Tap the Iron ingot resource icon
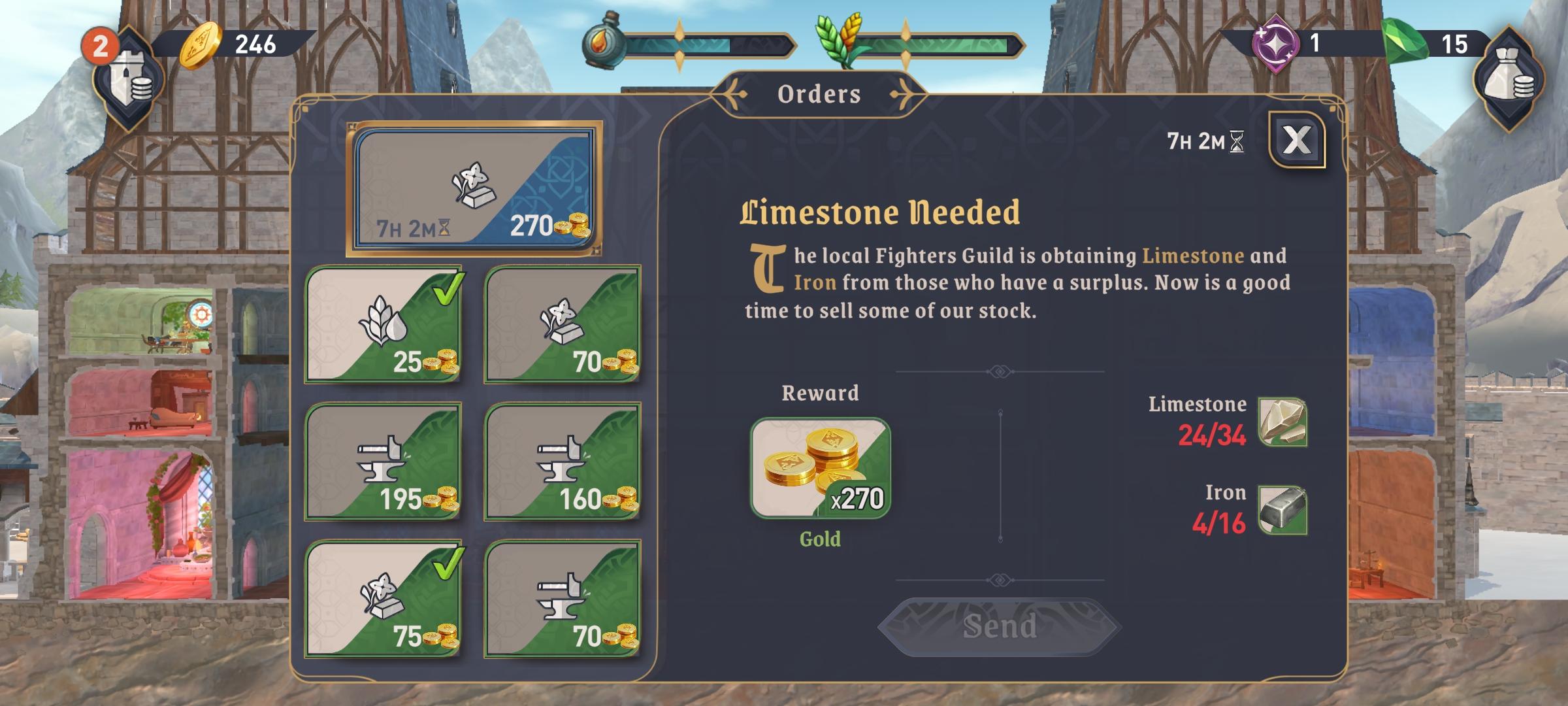The width and height of the screenshot is (1568, 706). tap(1282, 510)
